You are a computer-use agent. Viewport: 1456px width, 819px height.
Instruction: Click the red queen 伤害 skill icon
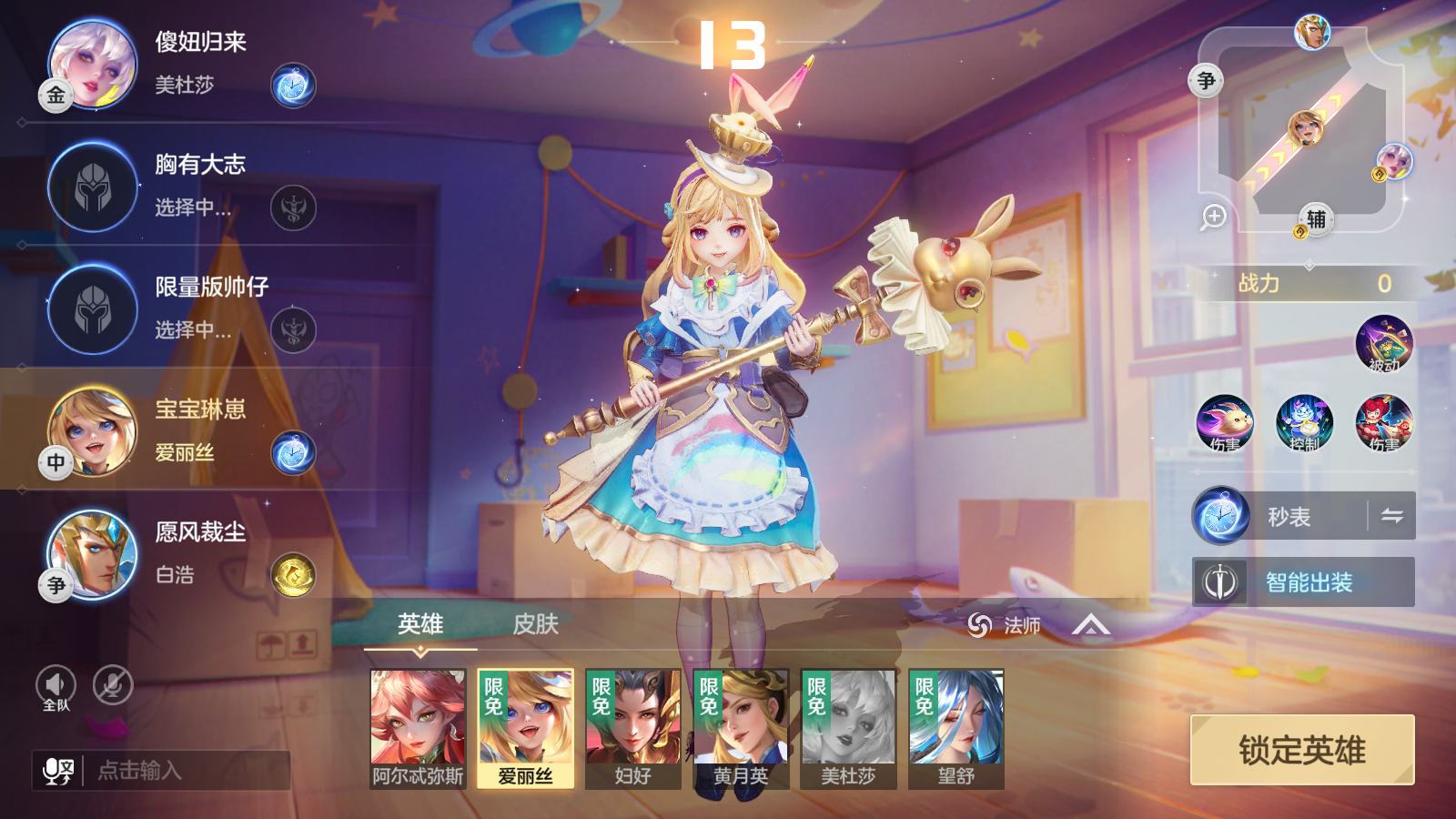[1383, 423]
